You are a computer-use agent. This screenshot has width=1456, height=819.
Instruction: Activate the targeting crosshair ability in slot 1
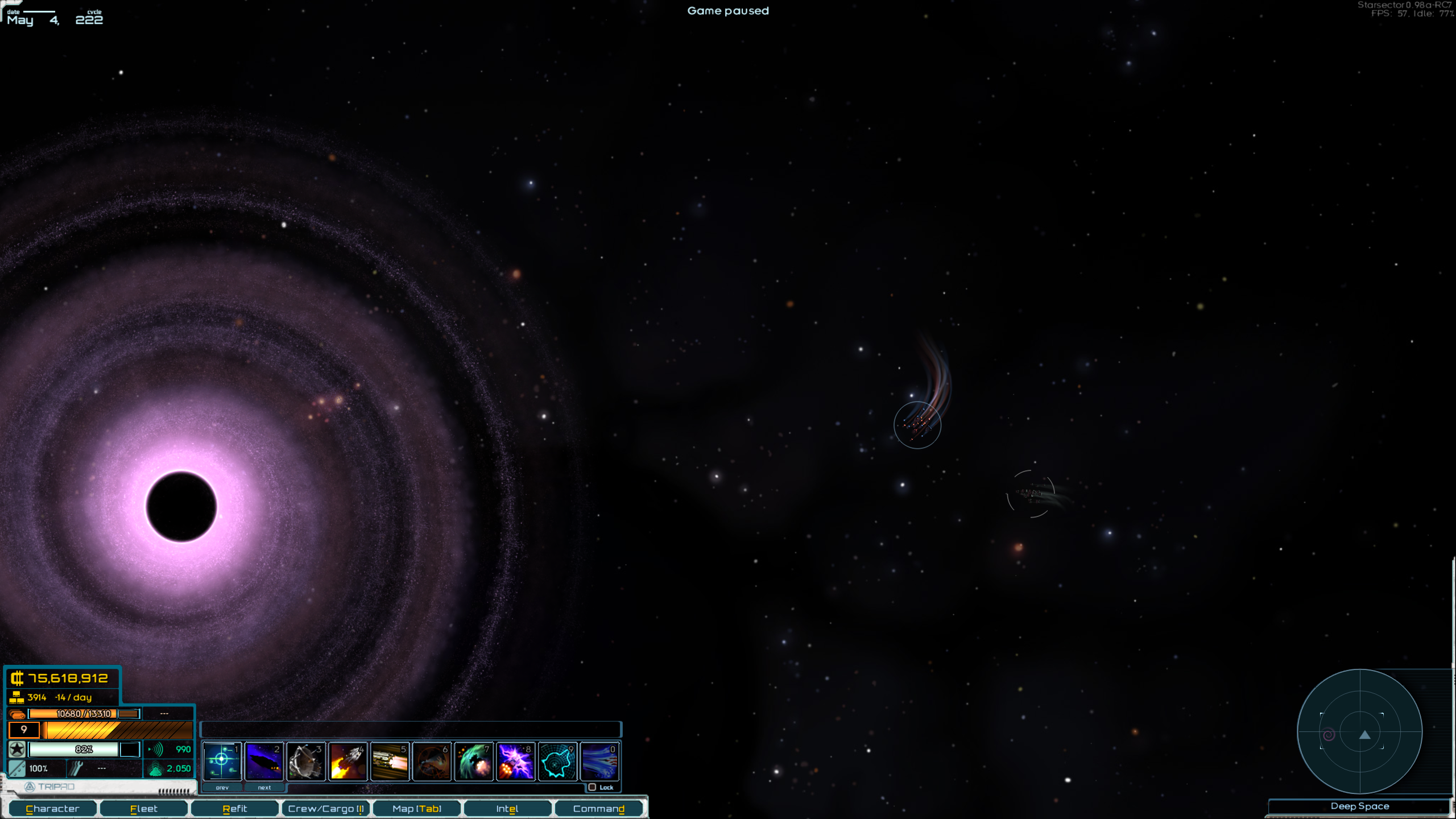pyautogui.click(x=222, y=762)
